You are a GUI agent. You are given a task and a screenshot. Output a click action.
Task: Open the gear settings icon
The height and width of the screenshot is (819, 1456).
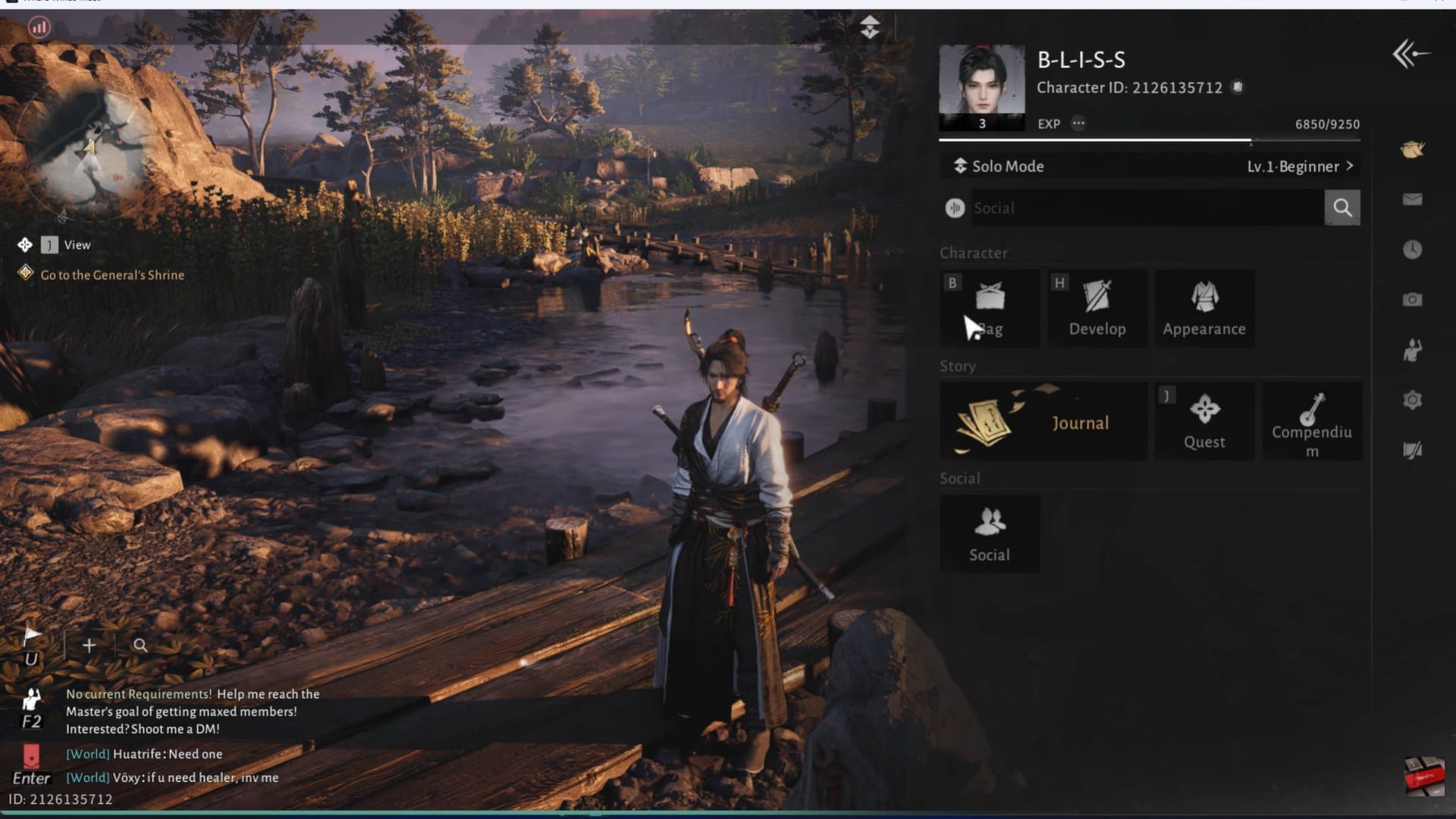coord(1412,400)
